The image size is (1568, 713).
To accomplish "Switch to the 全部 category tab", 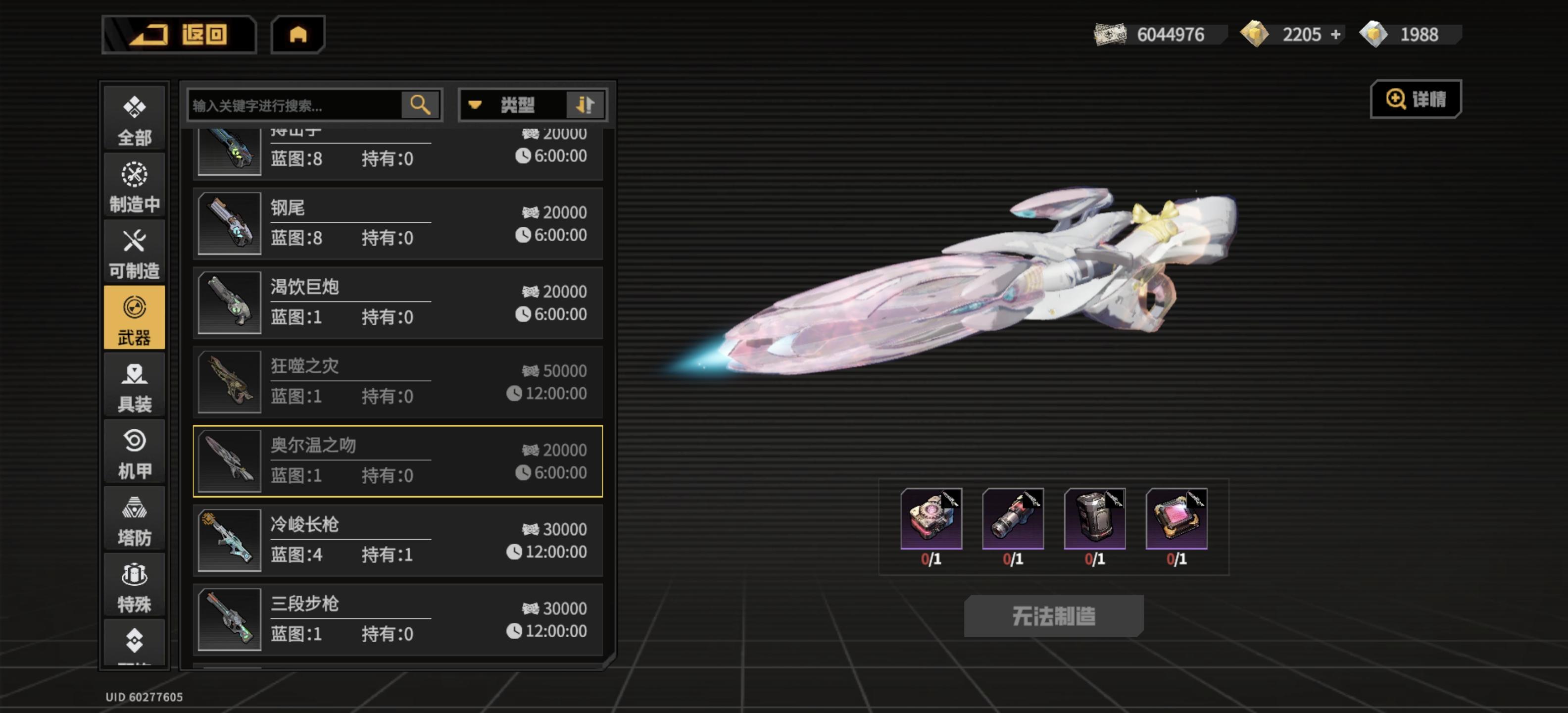I will point(135,119).
